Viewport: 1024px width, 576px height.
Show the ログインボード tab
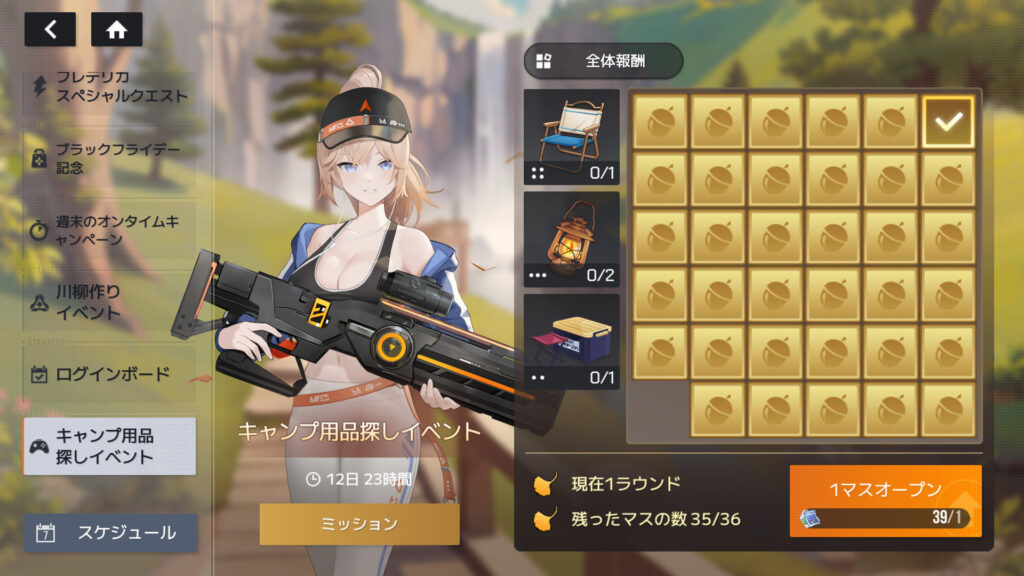(x=110, y=375)
